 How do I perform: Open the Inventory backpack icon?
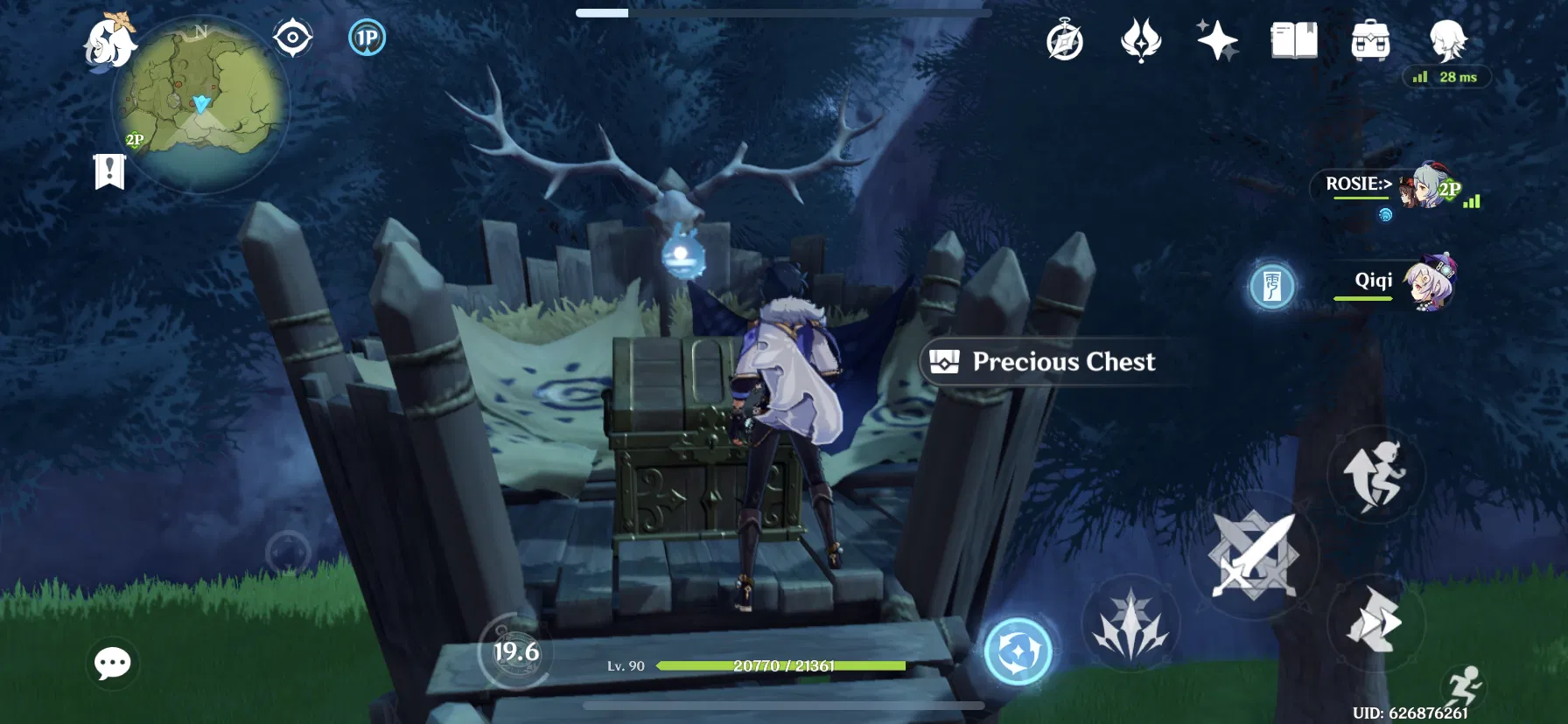[x=1370, y=40]
